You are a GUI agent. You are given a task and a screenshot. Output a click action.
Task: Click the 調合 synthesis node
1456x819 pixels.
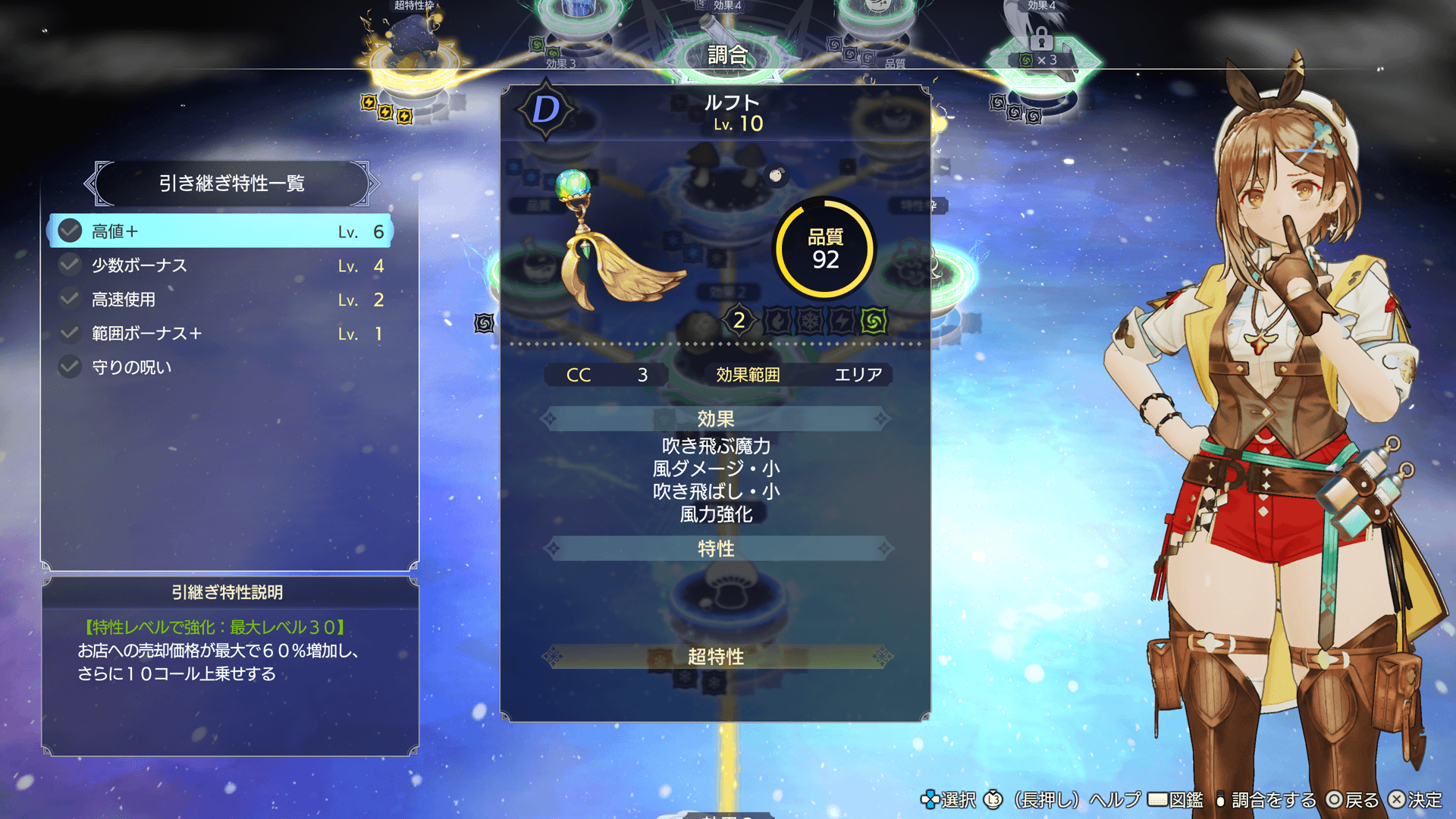coord(726,55)
